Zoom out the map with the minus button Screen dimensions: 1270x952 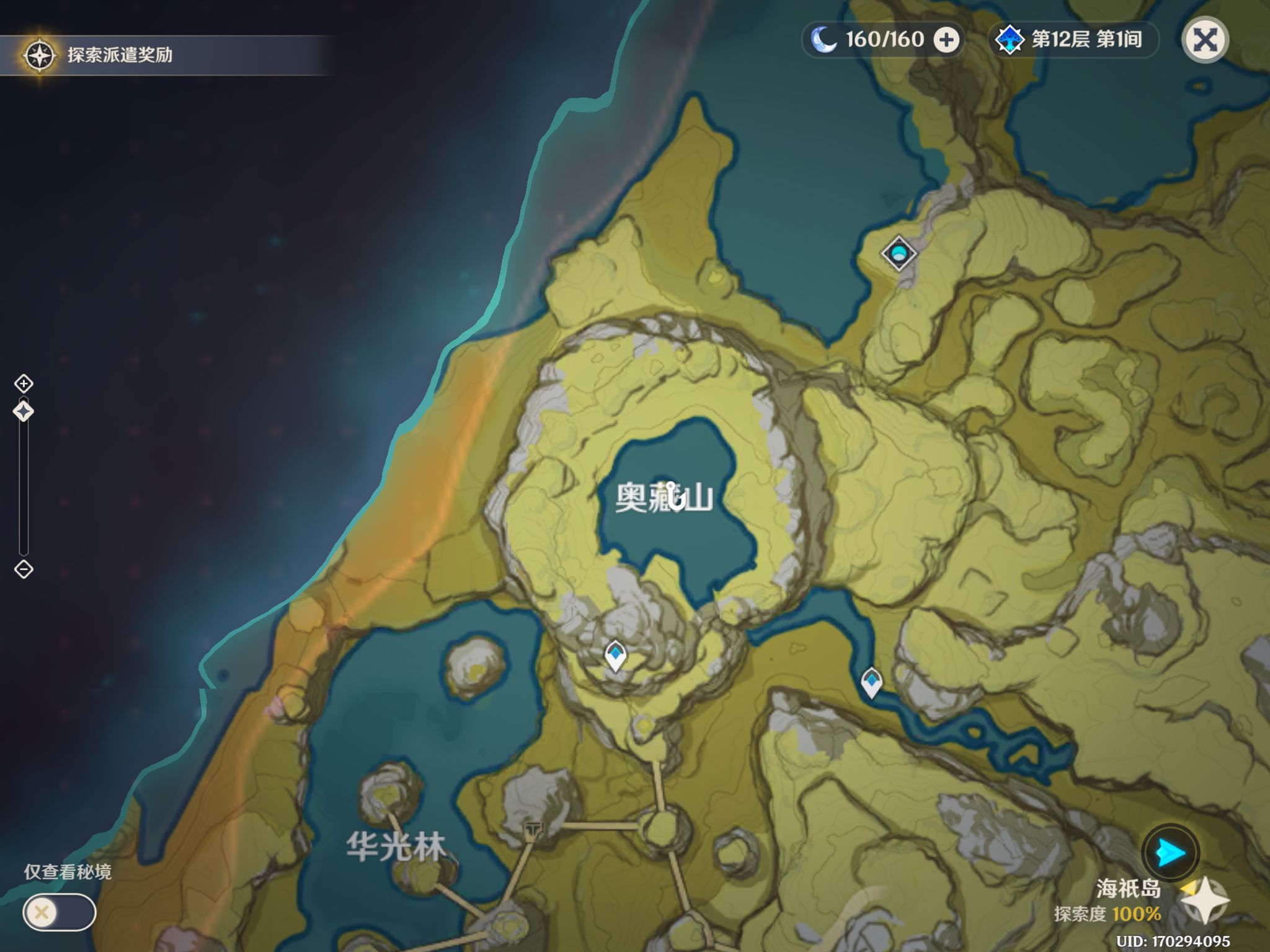pyautogui.click(x=24, y=569)
